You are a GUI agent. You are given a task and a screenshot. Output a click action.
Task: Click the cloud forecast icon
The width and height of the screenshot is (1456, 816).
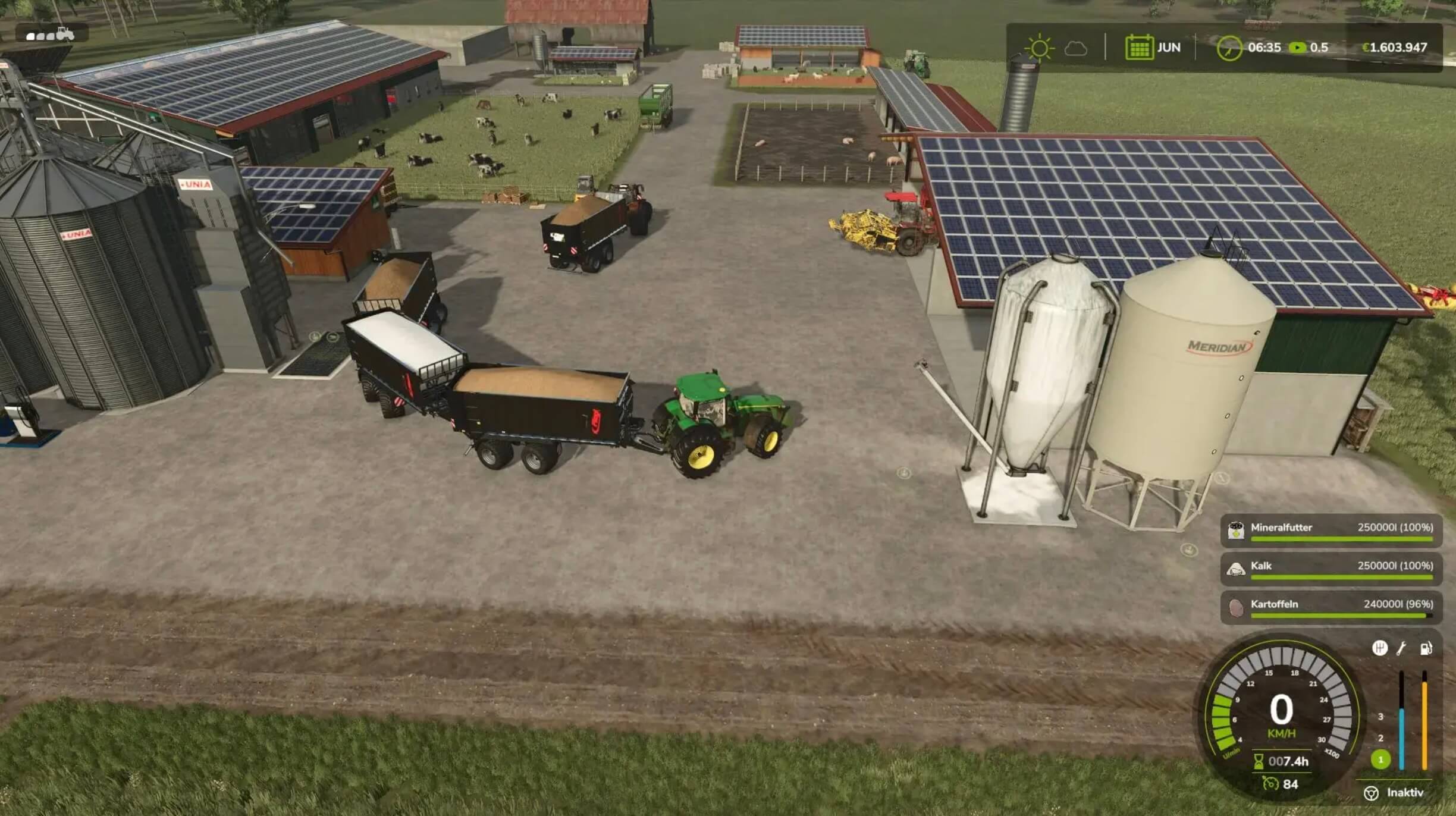tap(1075, 48)
